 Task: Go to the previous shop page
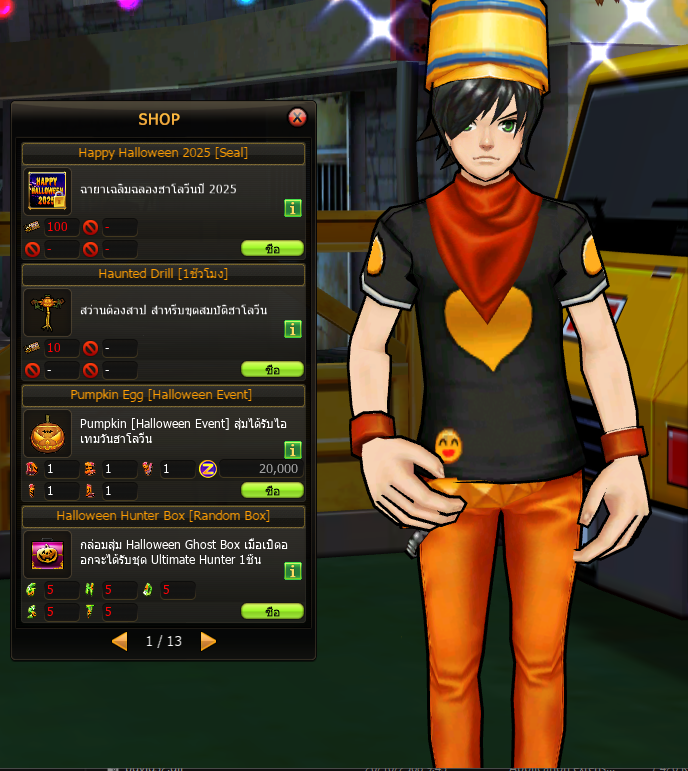tap(120, 641)
